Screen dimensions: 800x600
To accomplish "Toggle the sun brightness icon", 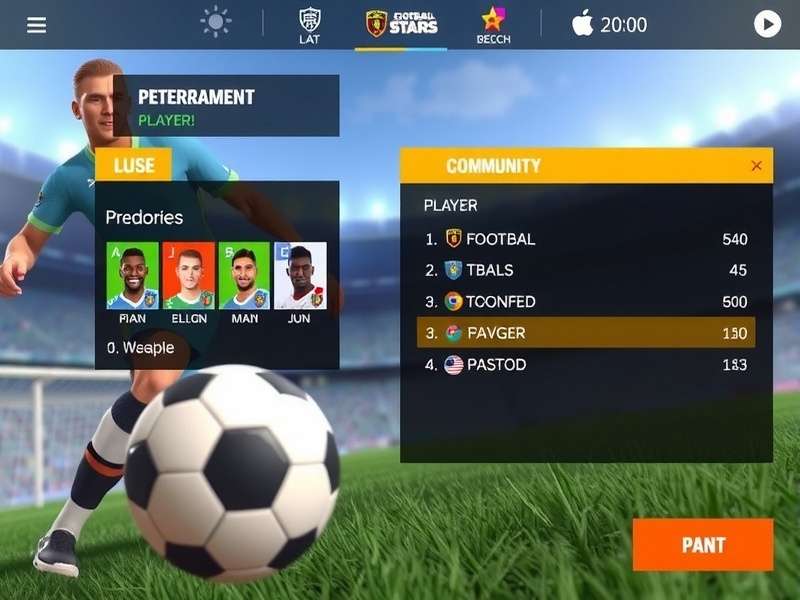I will point(215,22).
